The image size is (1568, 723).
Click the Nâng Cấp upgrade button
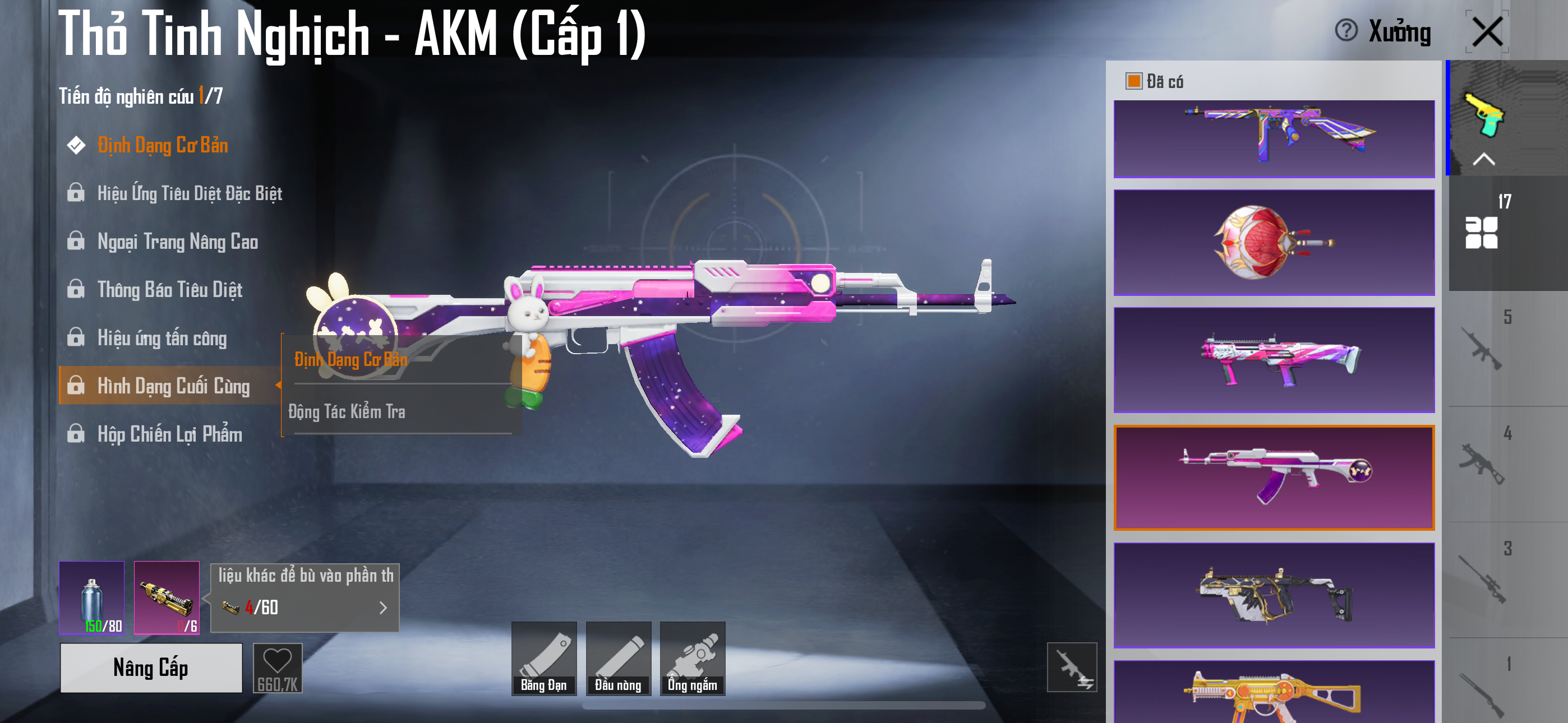point(151,668)
